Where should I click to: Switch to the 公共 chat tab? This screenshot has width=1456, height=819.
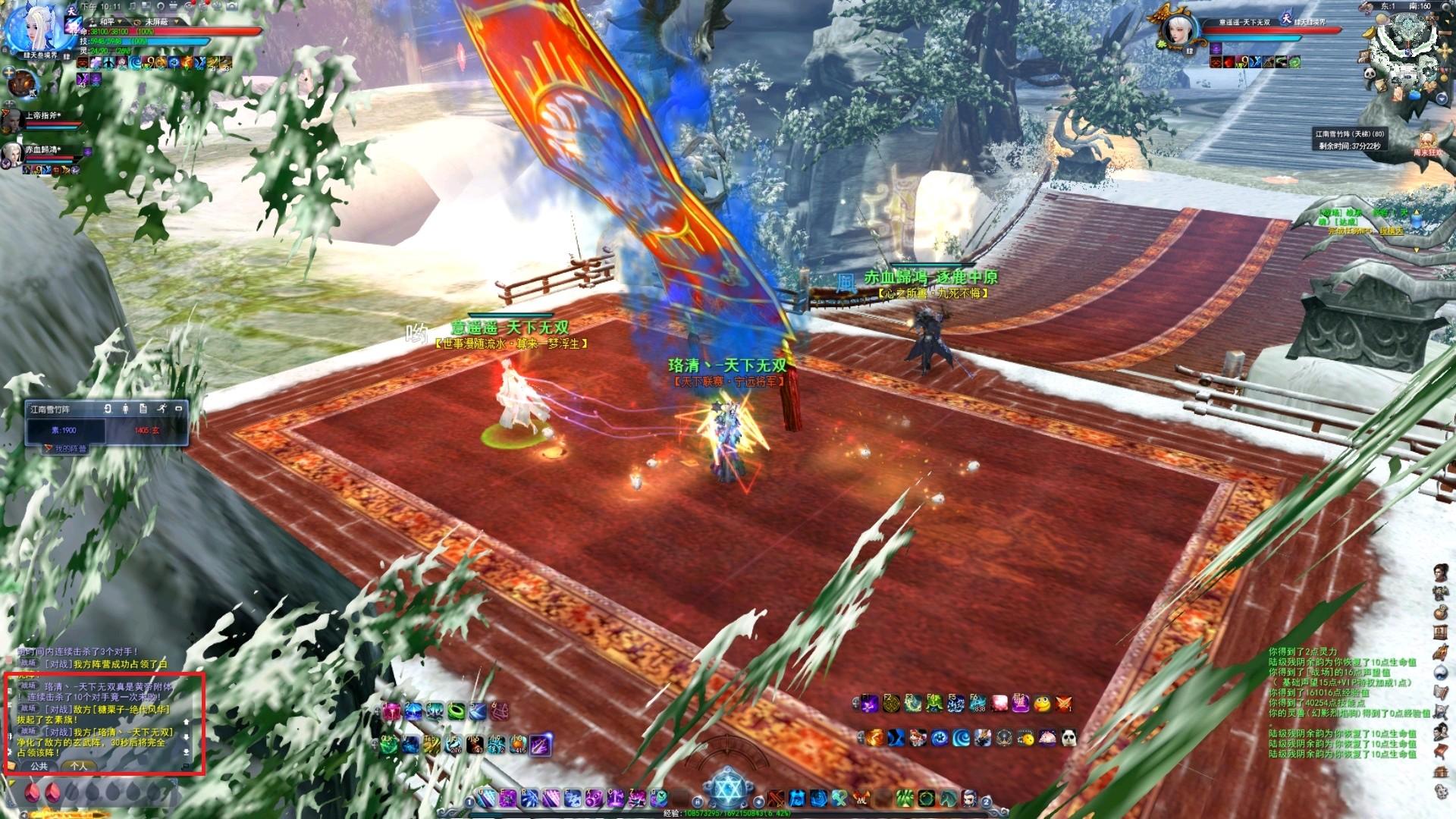[39, 766]
